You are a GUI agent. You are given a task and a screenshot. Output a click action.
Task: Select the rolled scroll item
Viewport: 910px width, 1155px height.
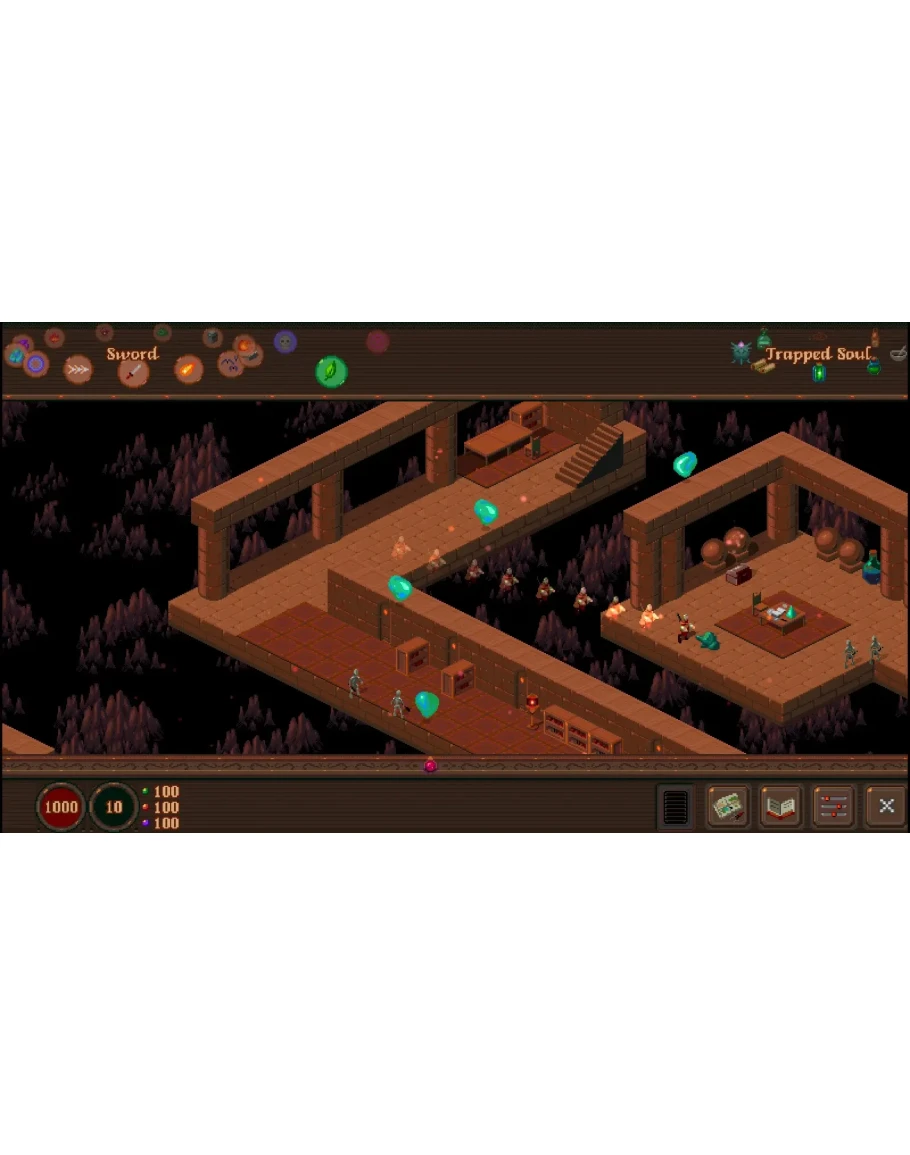click(763, 366)
